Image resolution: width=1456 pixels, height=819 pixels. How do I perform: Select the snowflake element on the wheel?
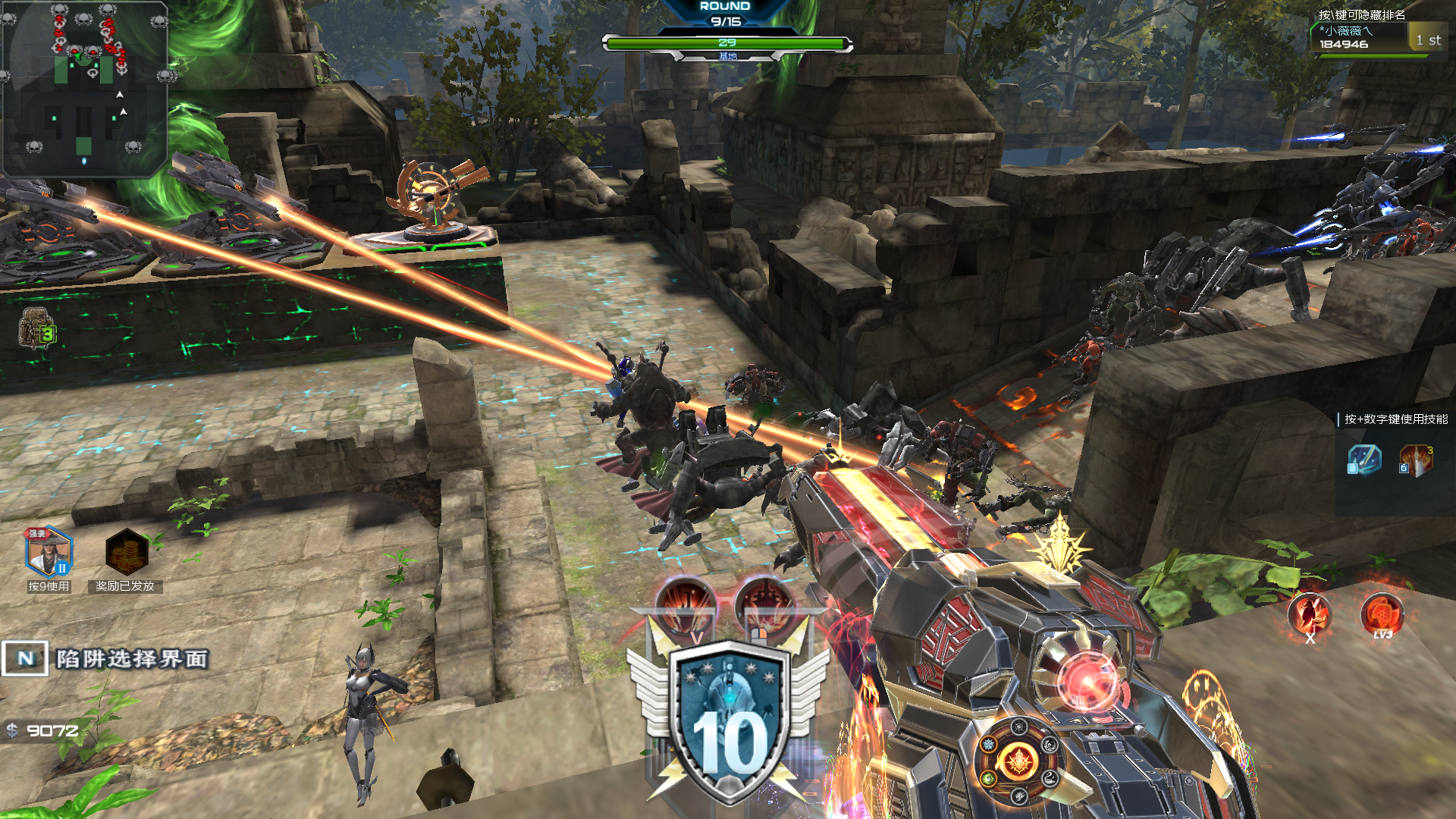989,745
